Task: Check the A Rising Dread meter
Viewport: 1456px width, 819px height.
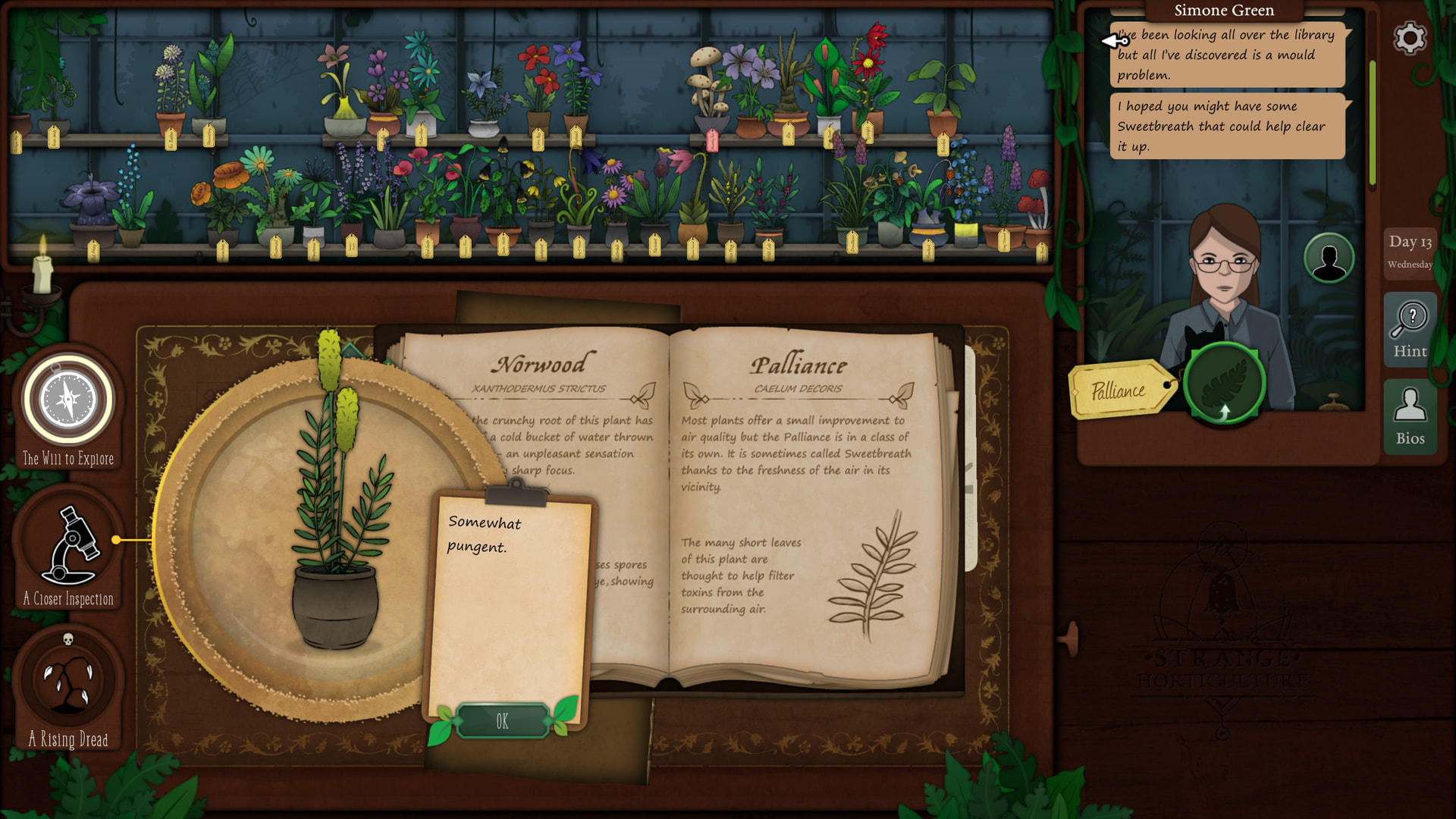Action: click(68, 680)
